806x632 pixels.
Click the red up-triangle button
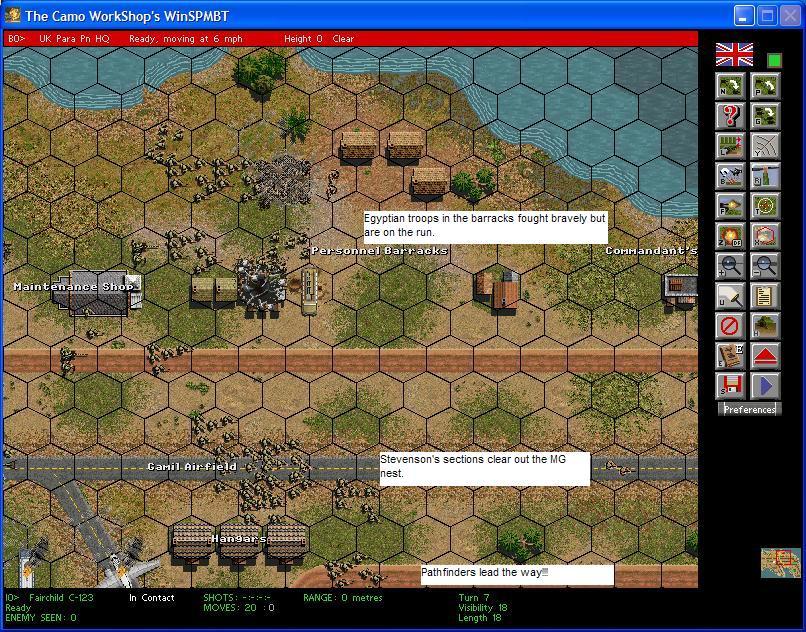point(765,356)
